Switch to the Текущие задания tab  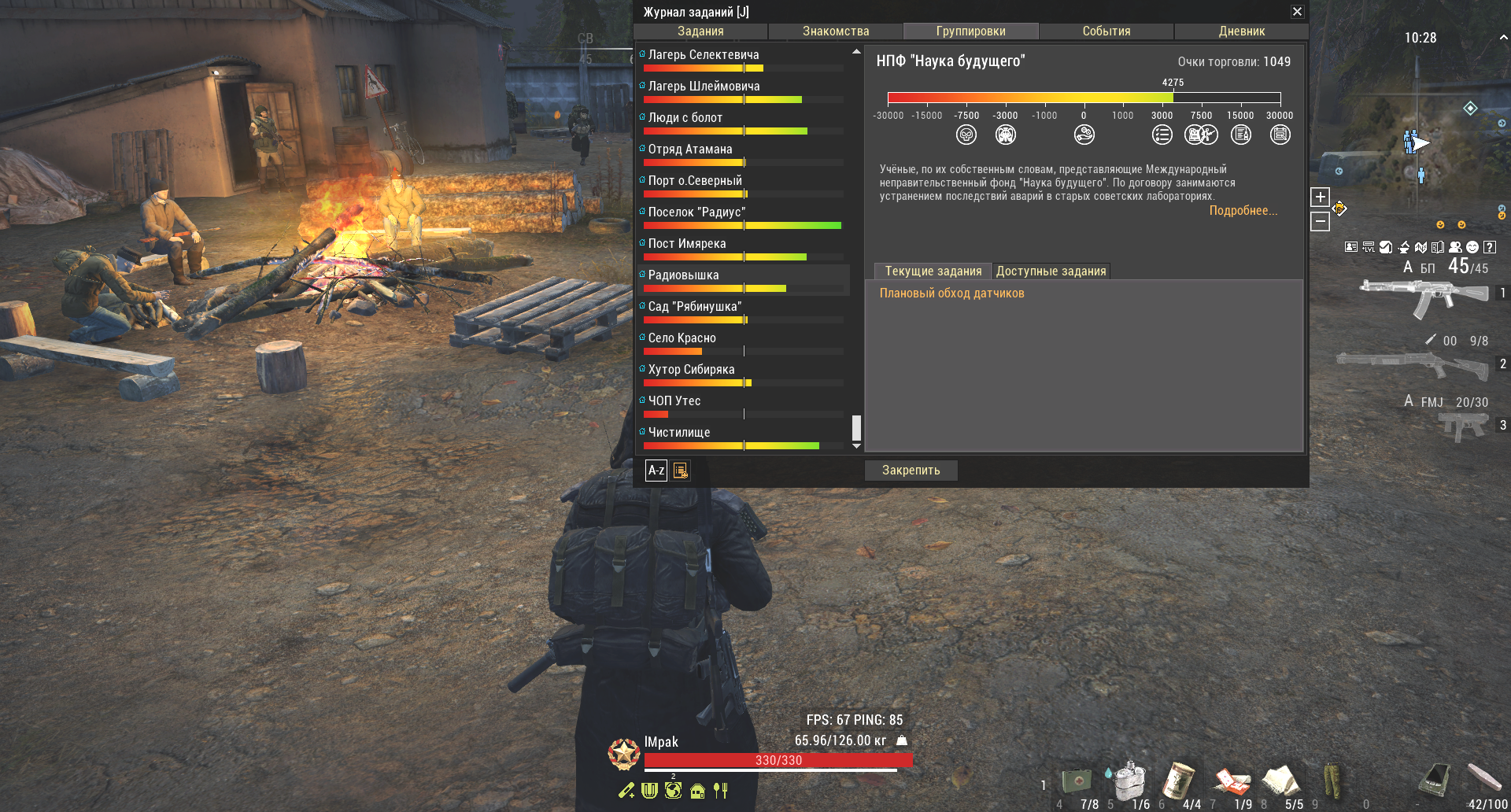933,271
